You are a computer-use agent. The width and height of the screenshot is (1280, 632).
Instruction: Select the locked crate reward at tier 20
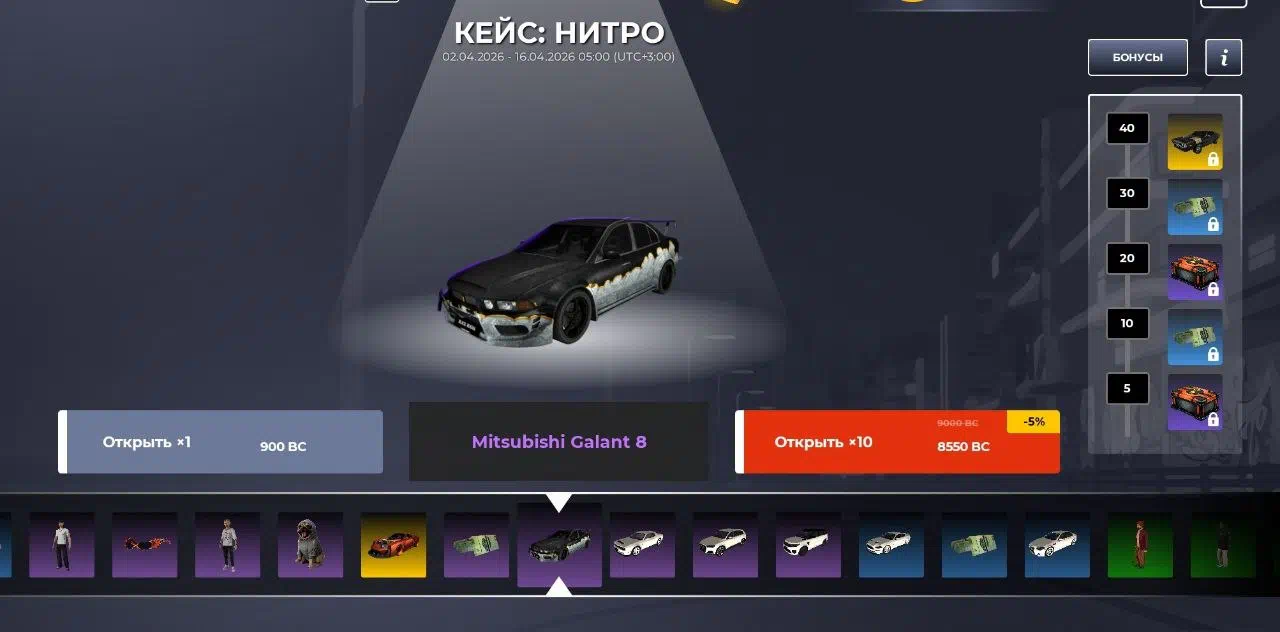coord(1195,271)
